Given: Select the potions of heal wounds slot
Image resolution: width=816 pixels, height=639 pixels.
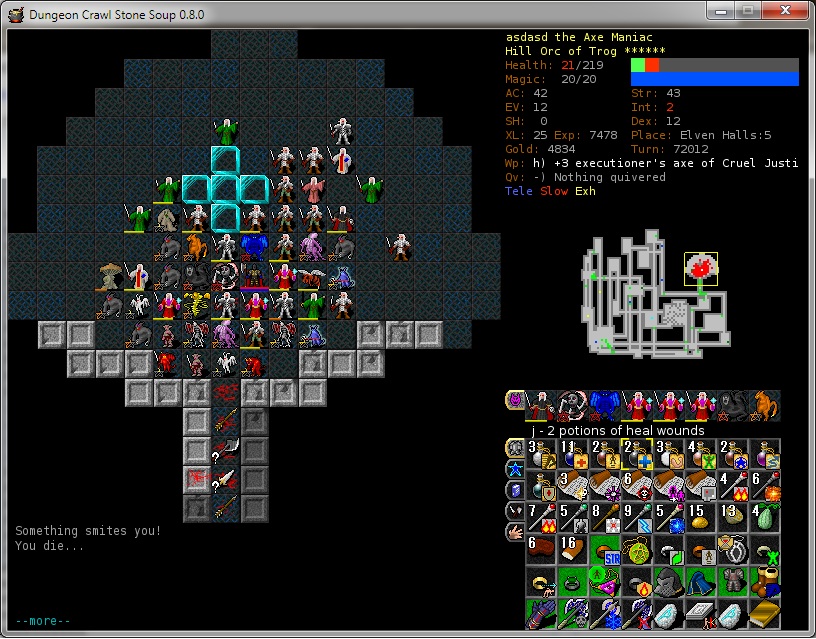Looking at the screenshot, I should (636, 455).
